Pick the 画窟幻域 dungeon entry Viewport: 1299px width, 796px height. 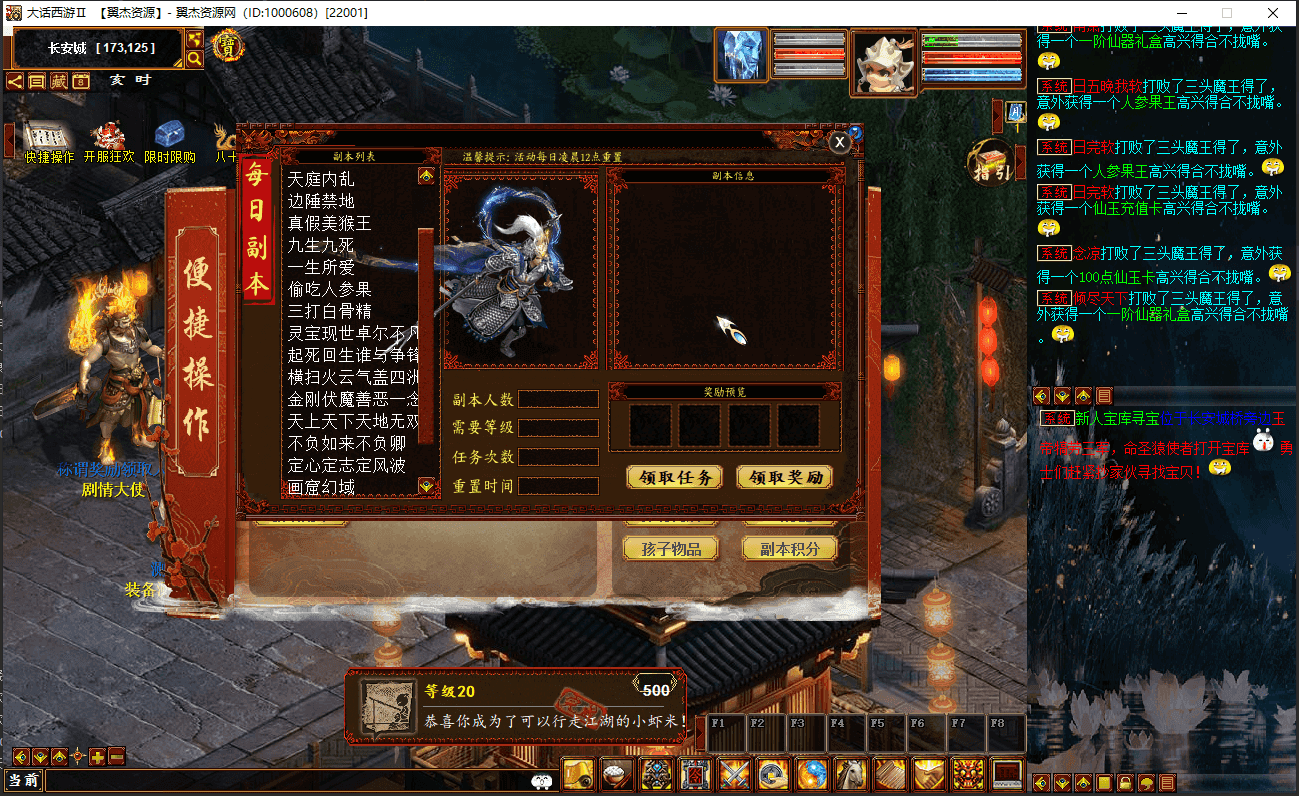pyautogui.click(x=321, y=487)
